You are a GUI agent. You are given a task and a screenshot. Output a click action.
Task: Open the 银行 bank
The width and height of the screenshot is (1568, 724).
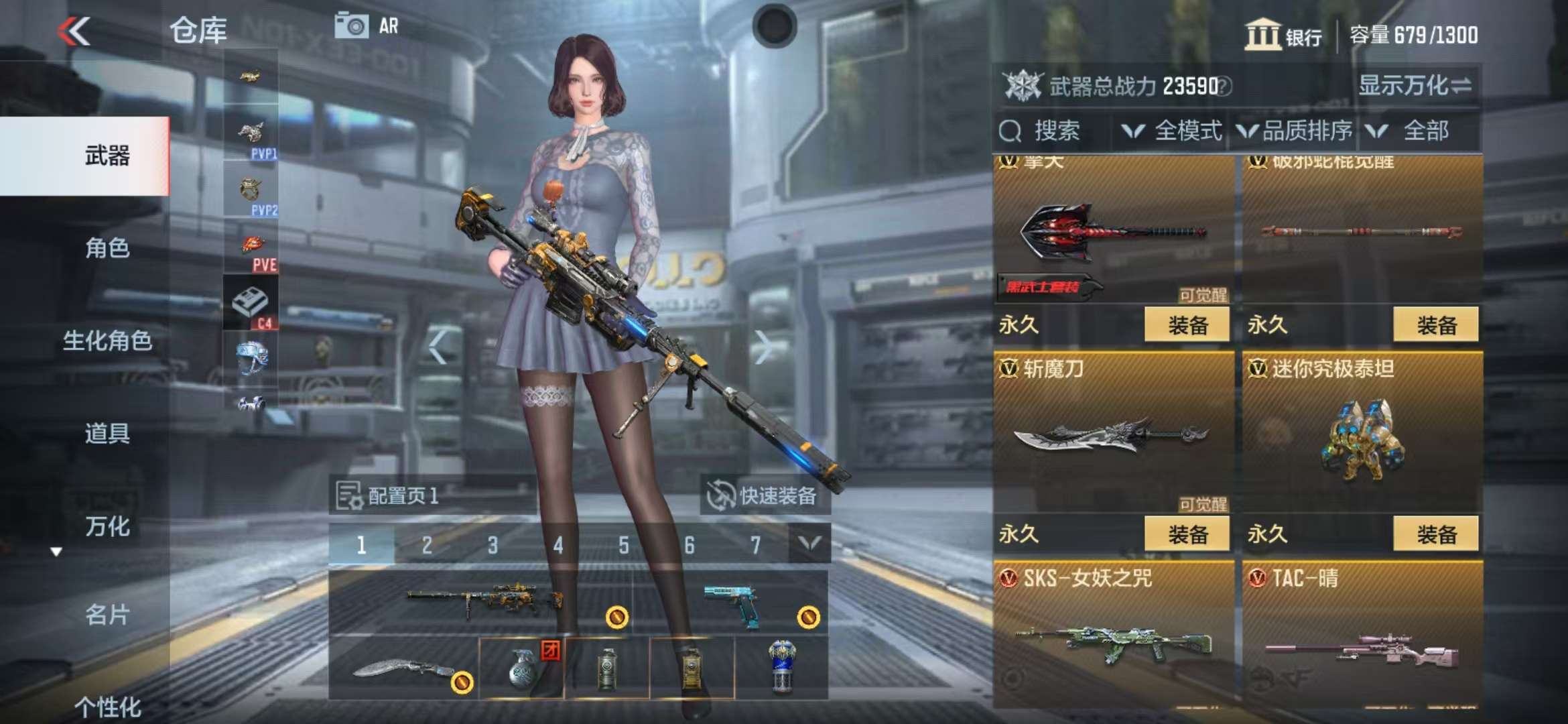tap(1283, 35)
